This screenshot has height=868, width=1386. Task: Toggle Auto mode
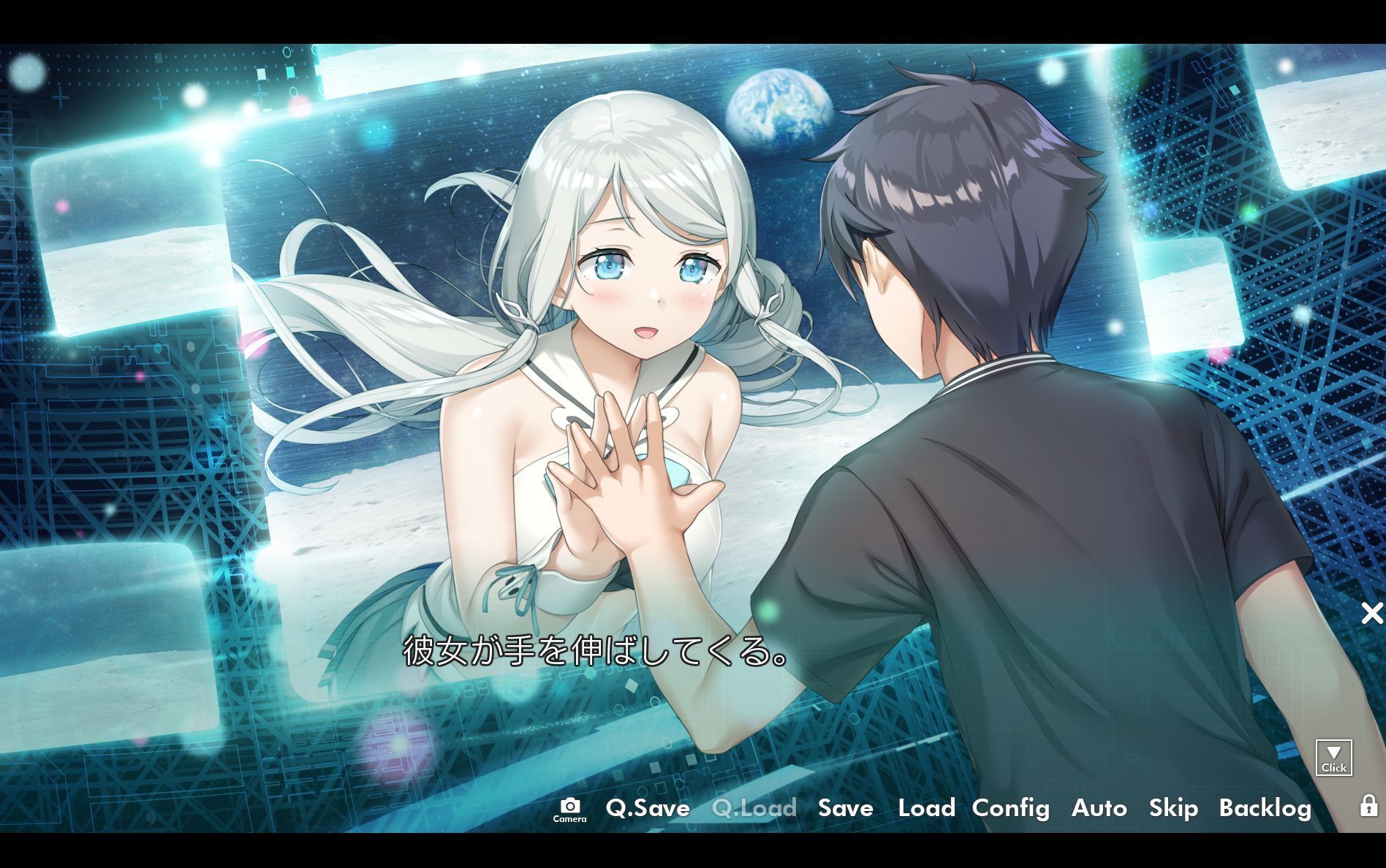(x=1099, y=808)
